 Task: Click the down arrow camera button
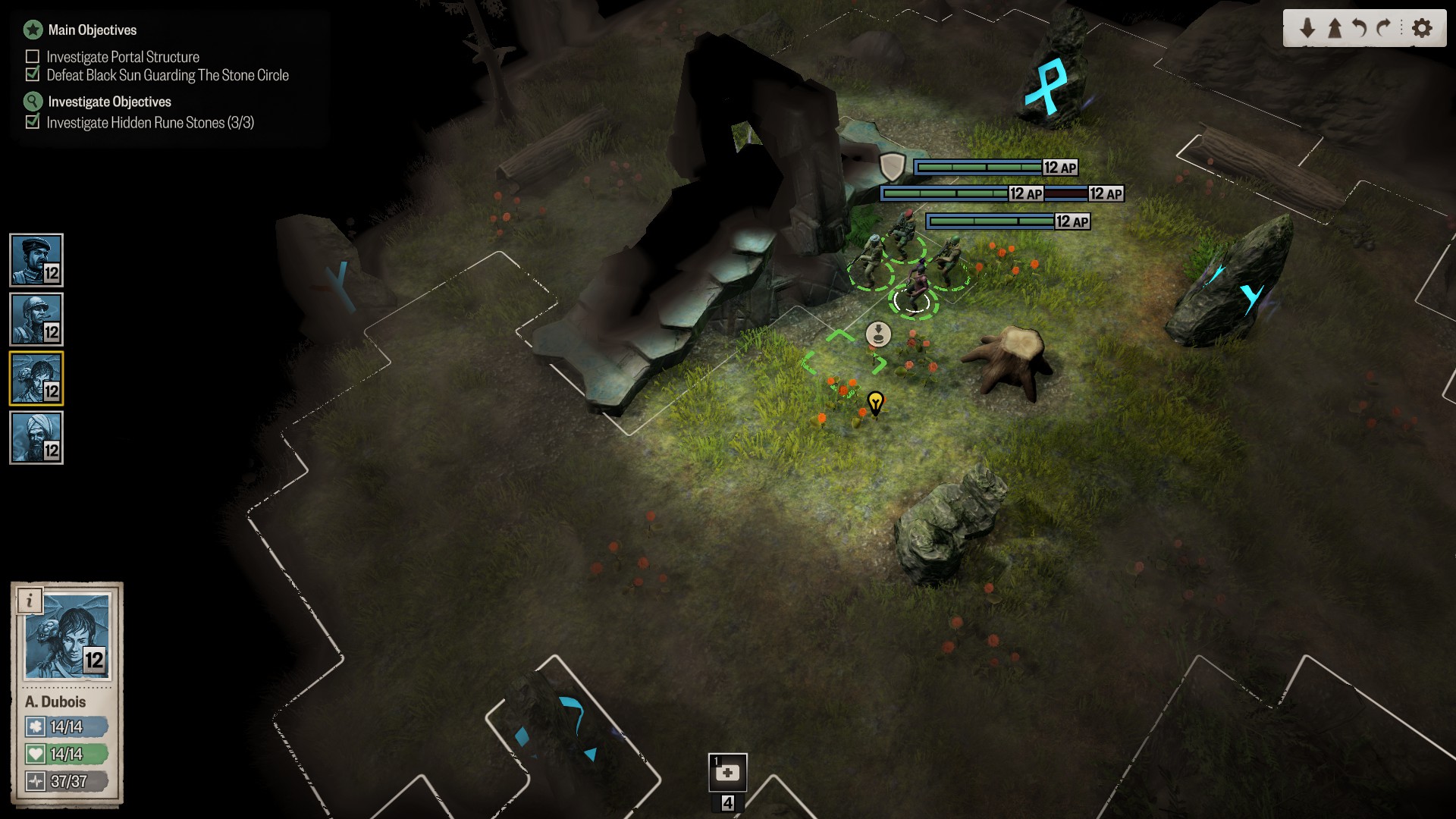[1307, 29]
